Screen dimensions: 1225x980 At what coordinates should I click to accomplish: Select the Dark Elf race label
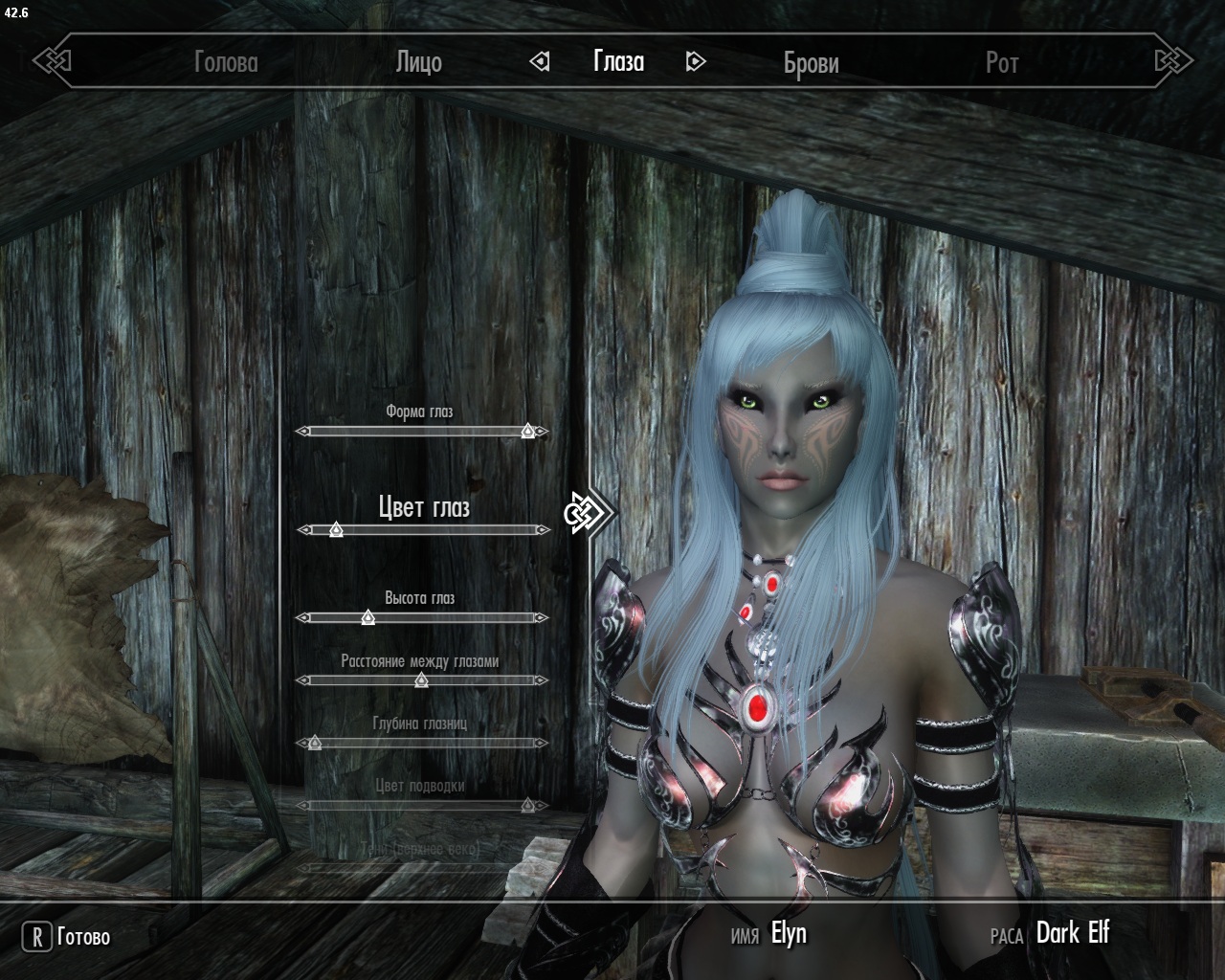pos(1072,933)
